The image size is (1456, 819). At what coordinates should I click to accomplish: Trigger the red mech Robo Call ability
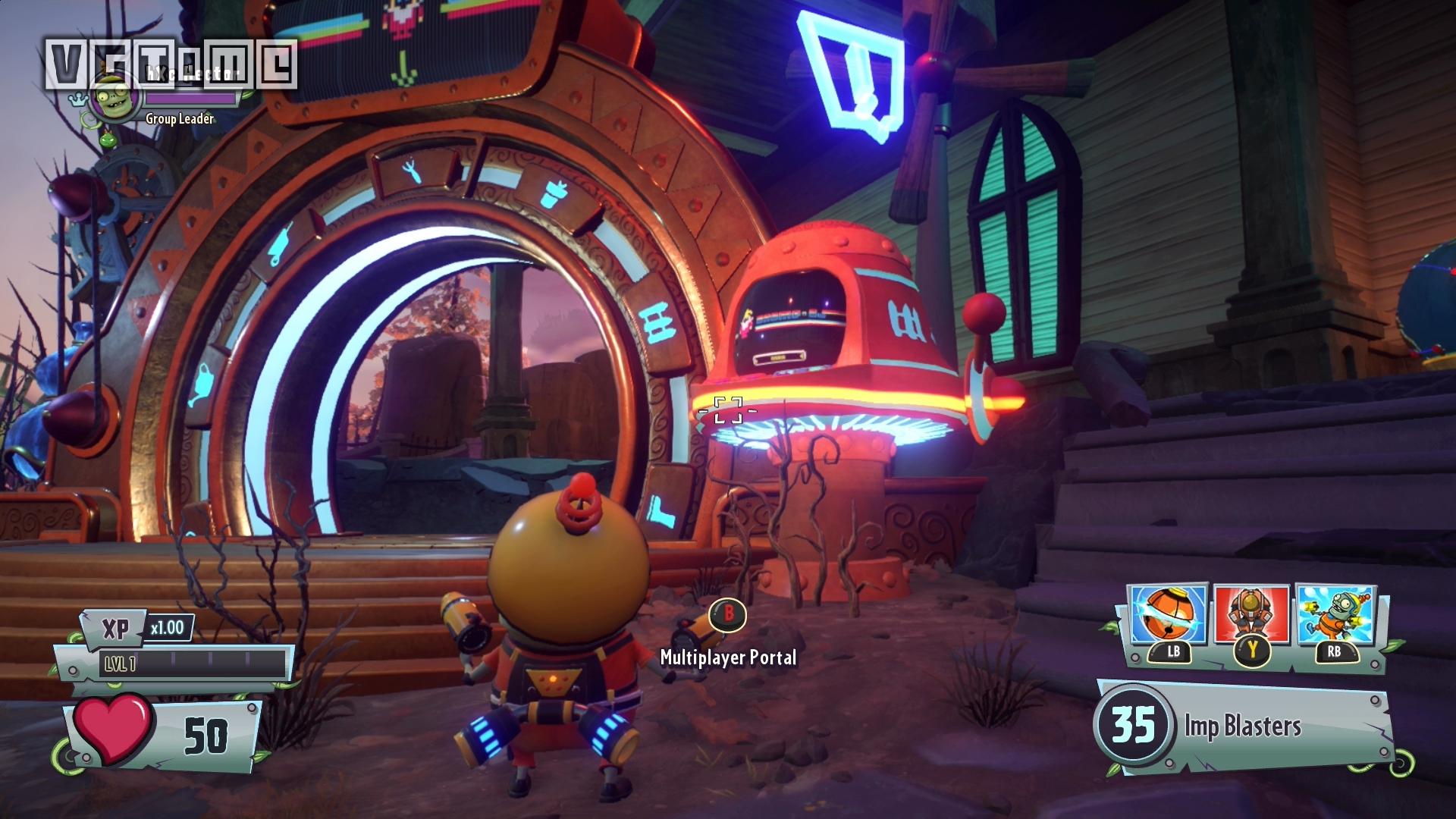pyautogui.click(x=1251, y=616)
